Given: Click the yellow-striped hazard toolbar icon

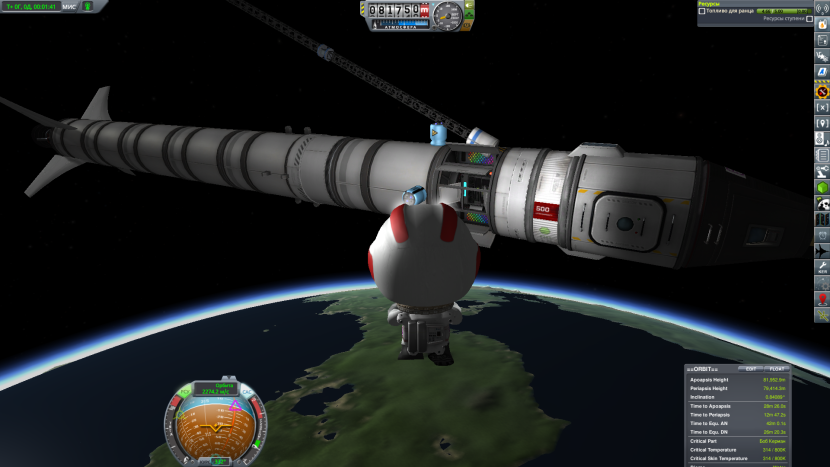Looking at the screenshot, I should tap(822, 91).
